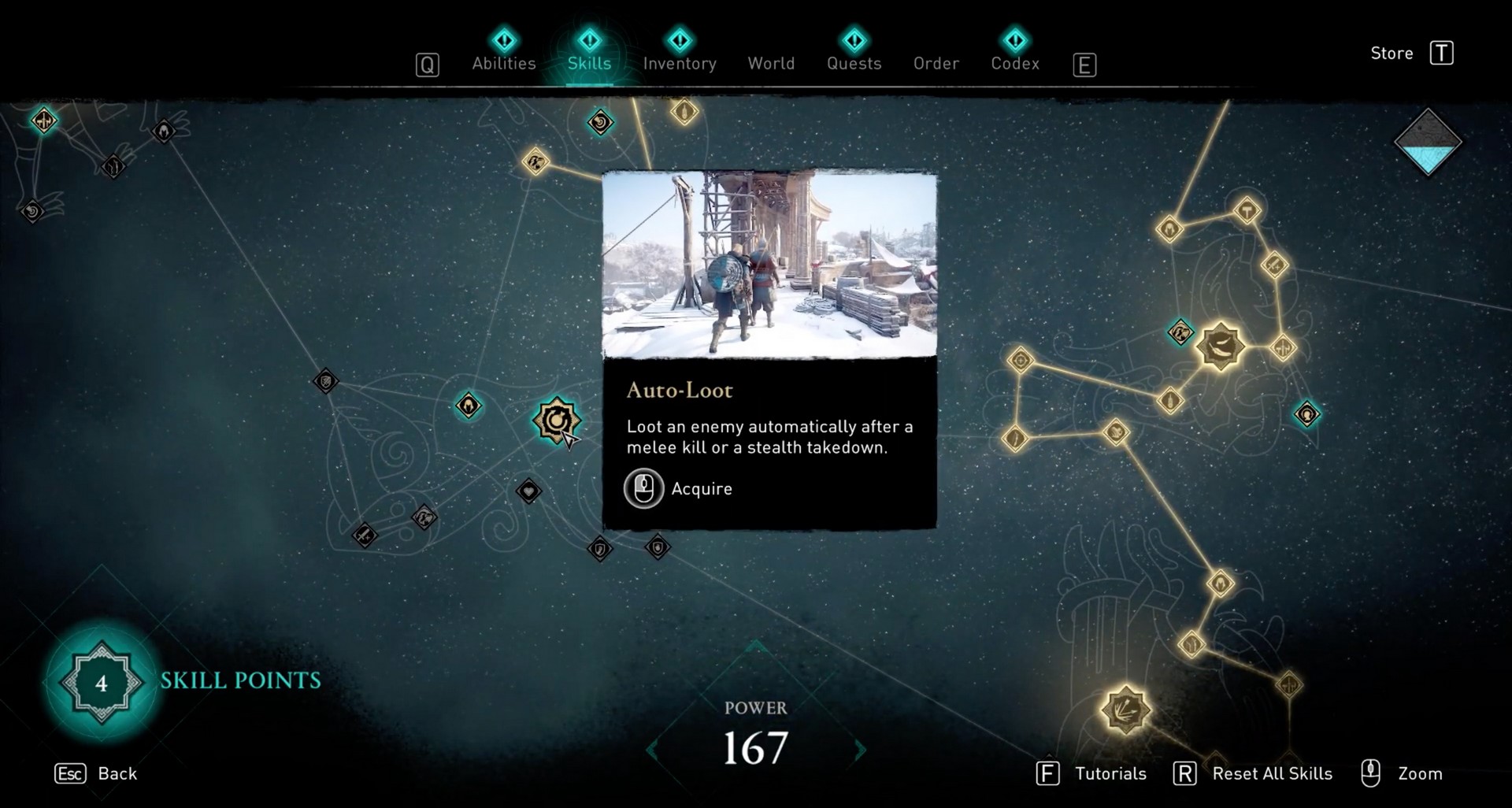1512x808 pixels.
Task: Select the glowing crosshair skill node
Action: pyautogui.click(x=1021, y=360)
